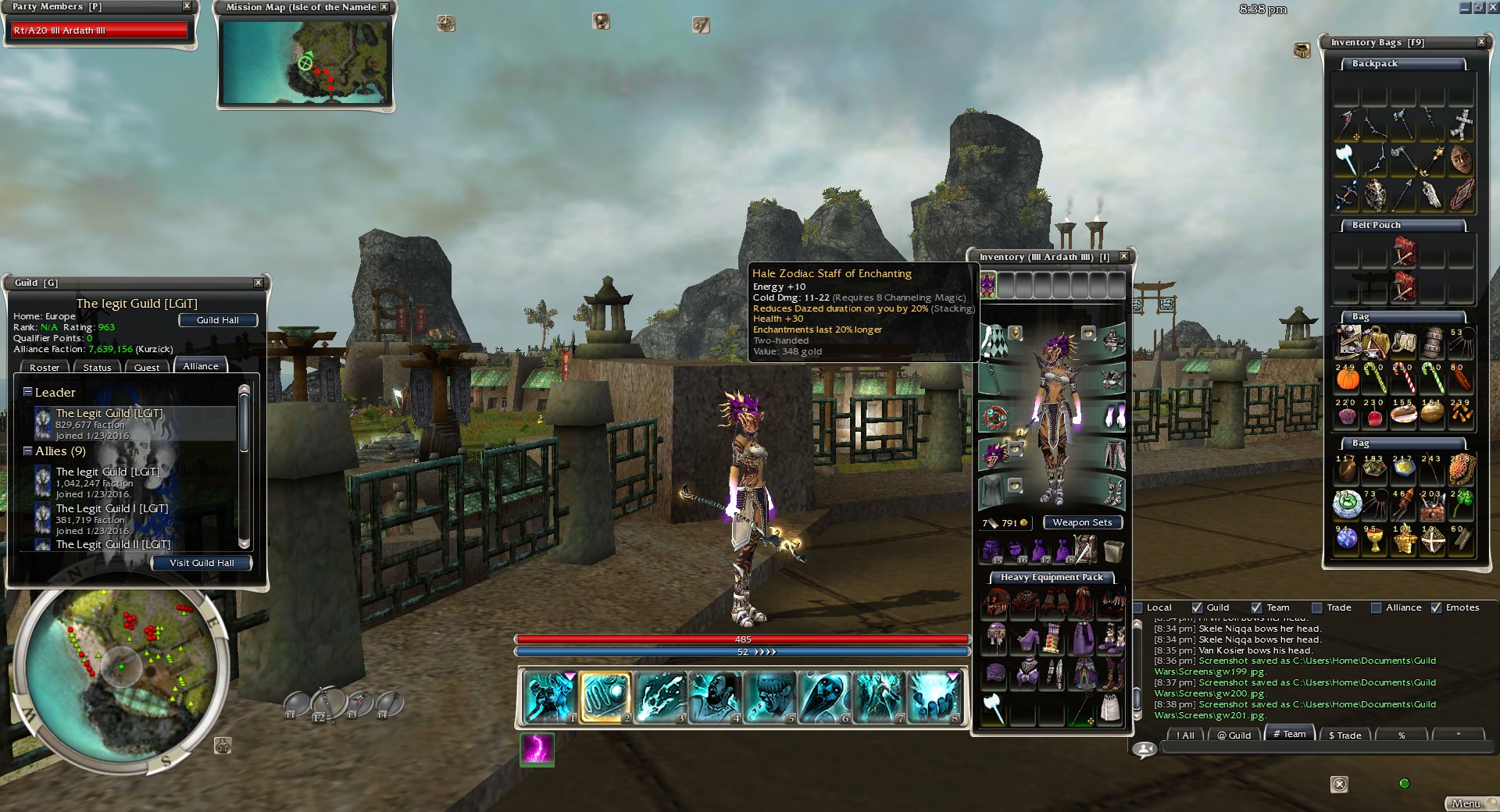Screen dimensions: 1500x812
Task: Open the Weapon Sets button
Action: tap(1082, 522)
